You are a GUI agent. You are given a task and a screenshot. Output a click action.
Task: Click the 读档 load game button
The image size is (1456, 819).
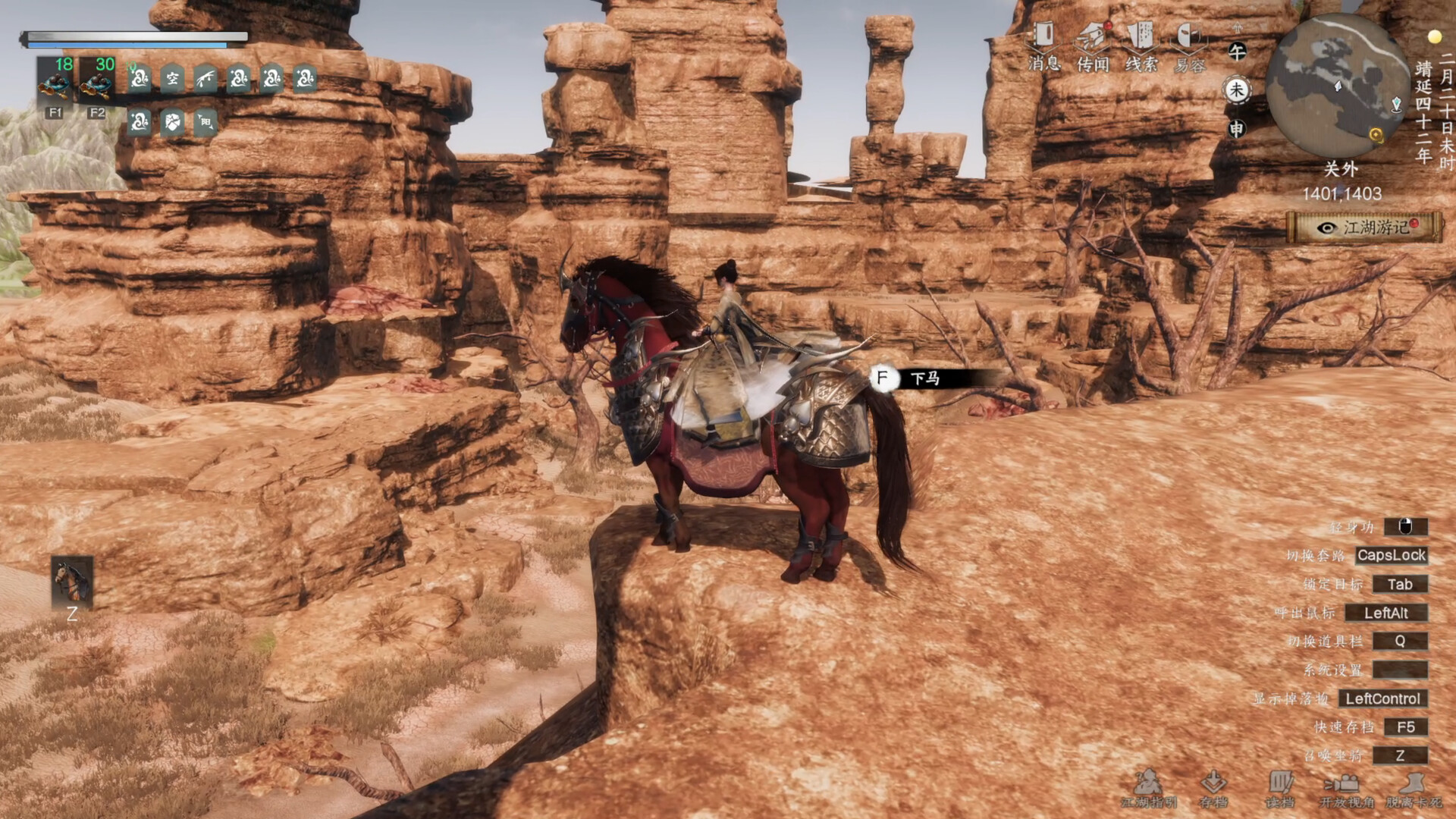(1280, 789)
